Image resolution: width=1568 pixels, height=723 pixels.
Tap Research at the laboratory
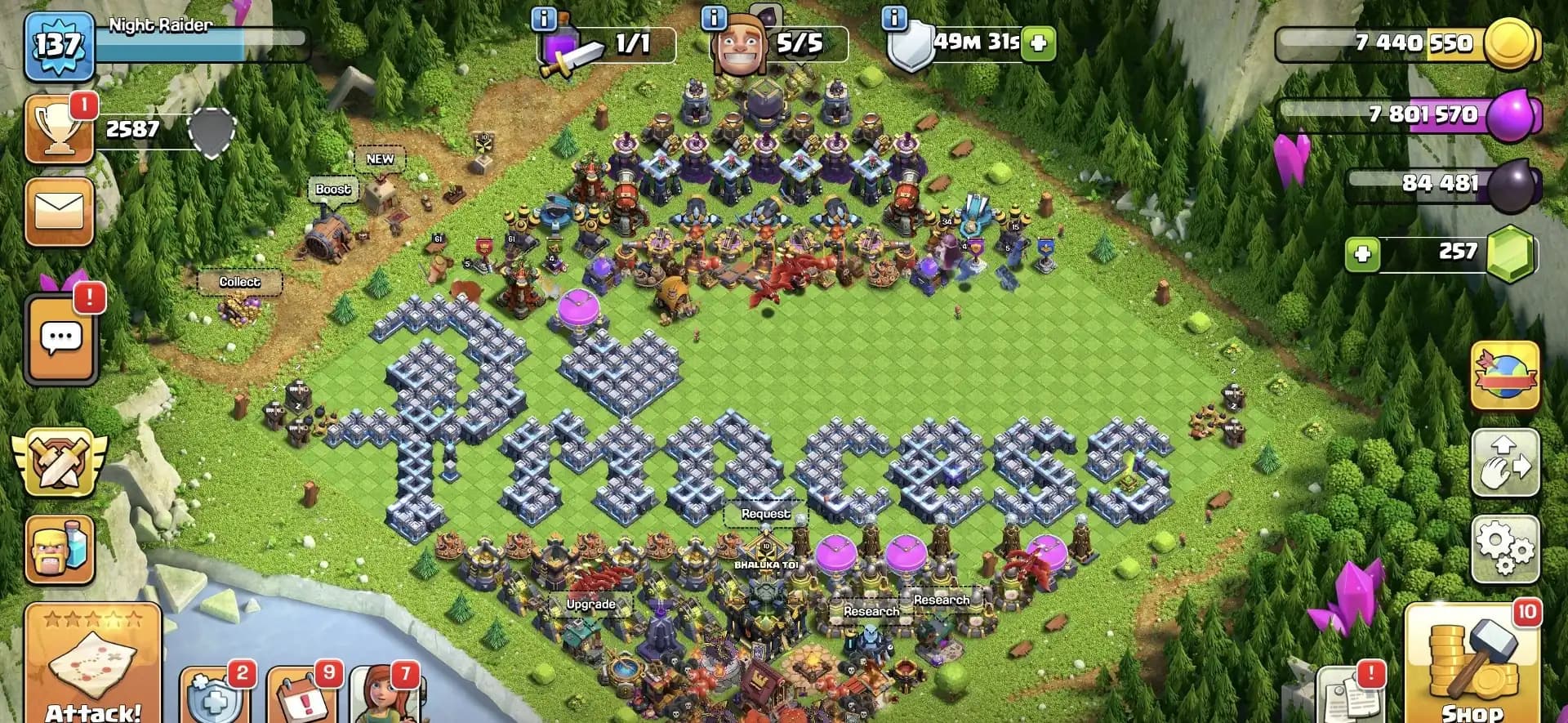[870, 610]
